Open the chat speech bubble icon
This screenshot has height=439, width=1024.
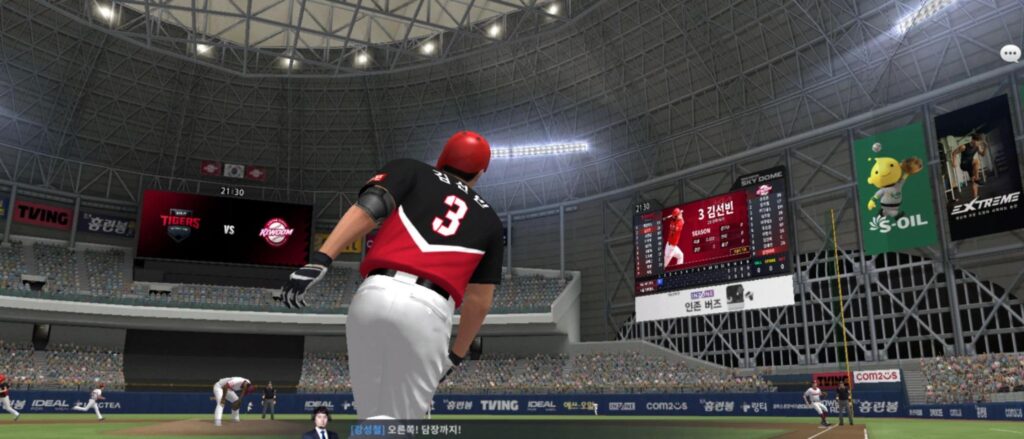click(x=1010, y=54)
